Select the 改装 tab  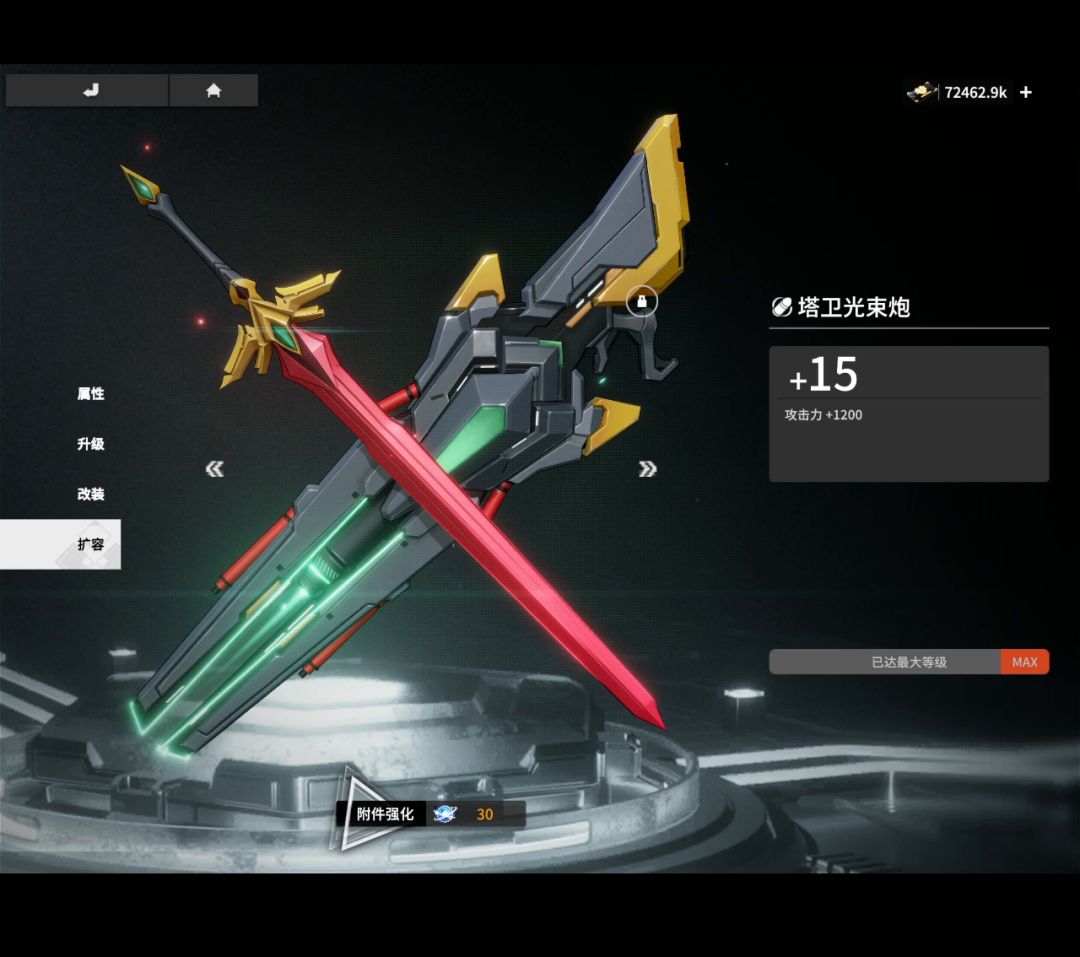pos(91,494)
